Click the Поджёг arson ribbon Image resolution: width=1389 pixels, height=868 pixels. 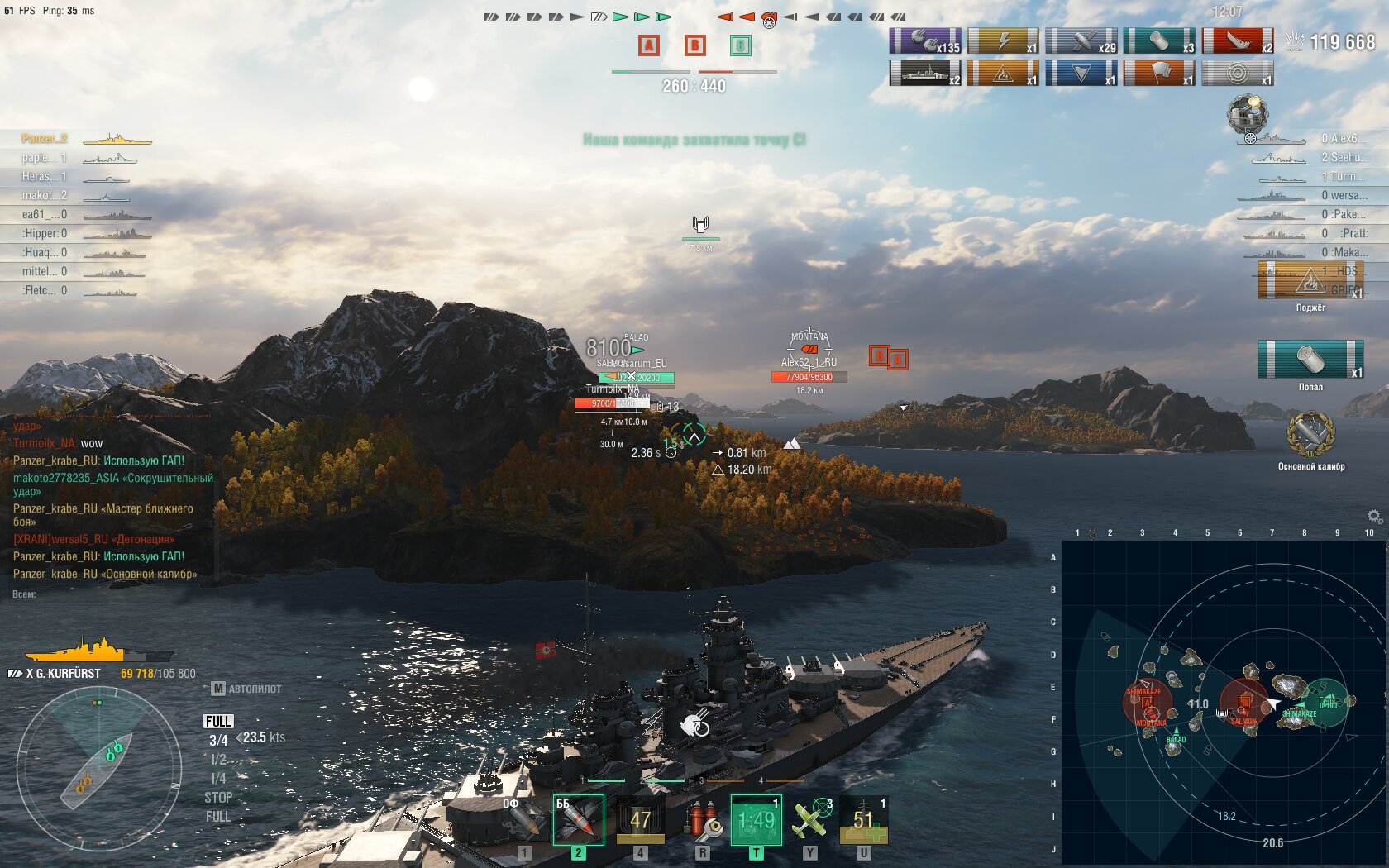pyautogui.click(x=1310, y=281)
